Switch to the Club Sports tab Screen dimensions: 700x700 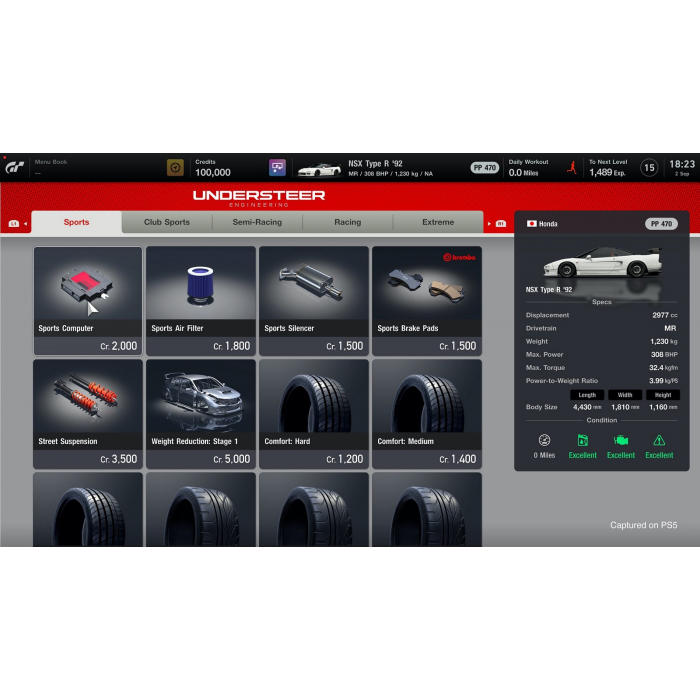[166, 222]
